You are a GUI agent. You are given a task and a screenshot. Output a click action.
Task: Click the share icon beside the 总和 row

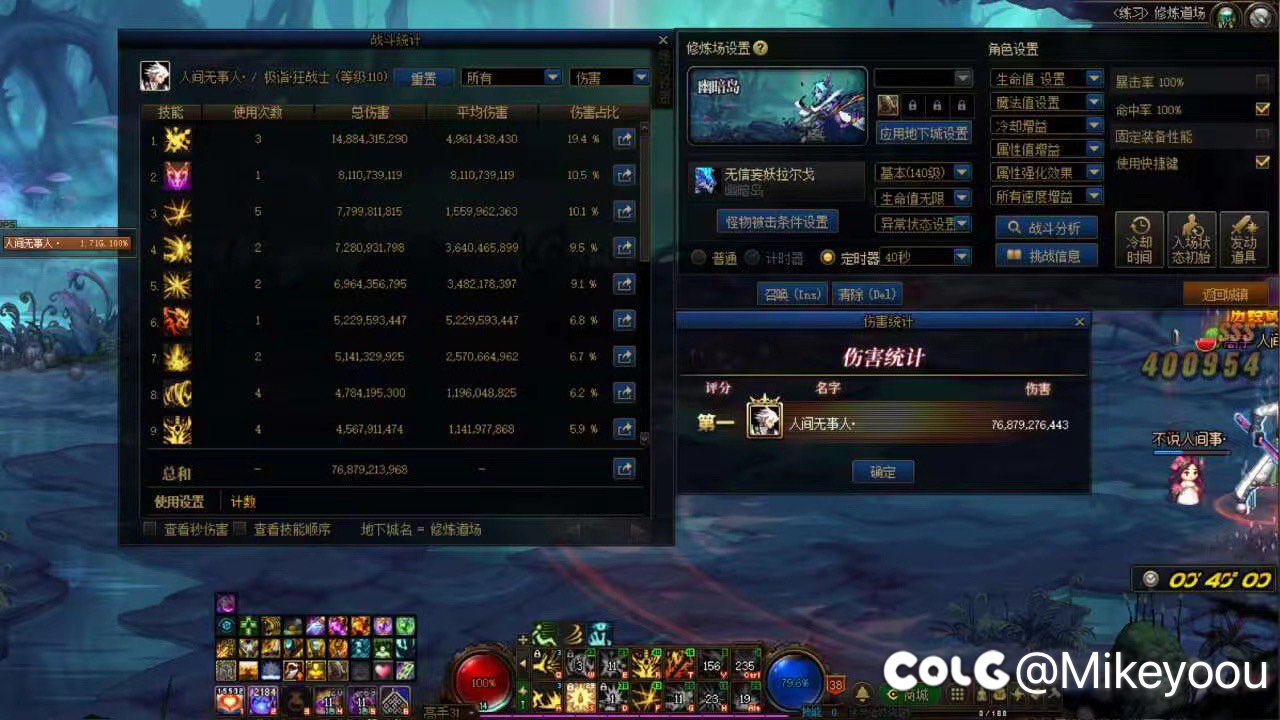[x=624, y=469]
